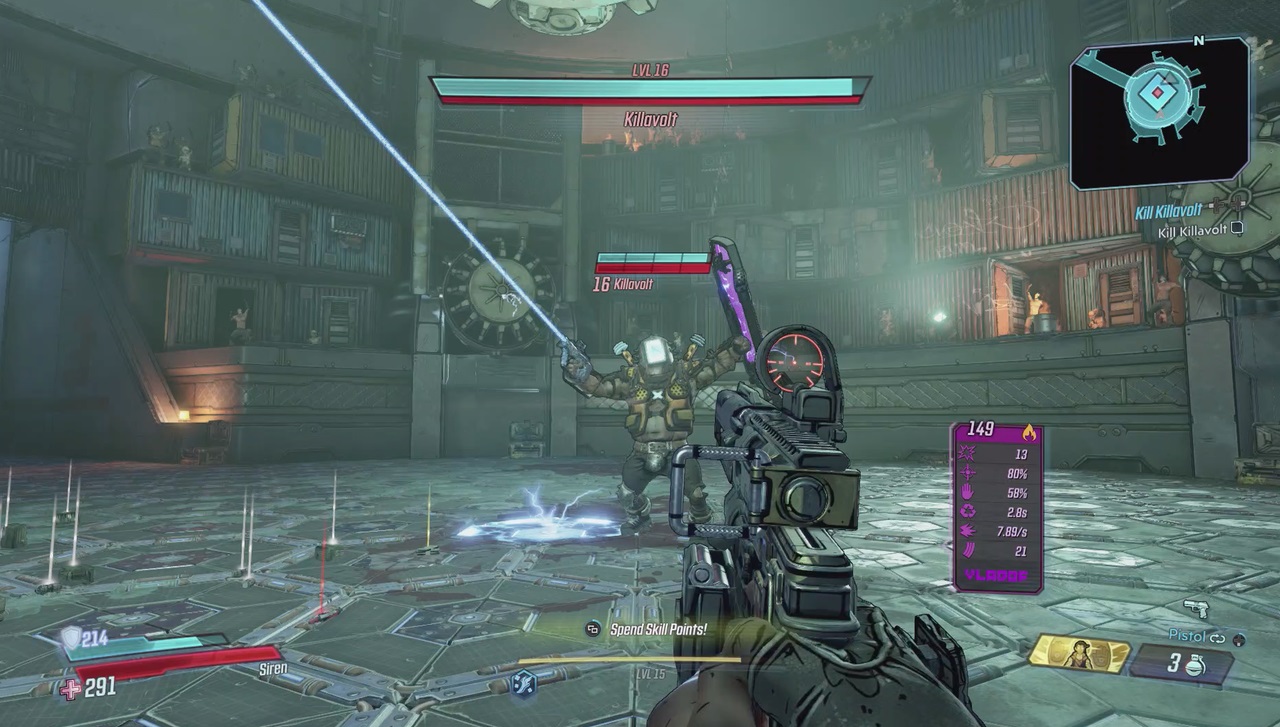1280x727 pixels.
Task: Click the Spend Skill Points notification
Action: click(660, 631)
